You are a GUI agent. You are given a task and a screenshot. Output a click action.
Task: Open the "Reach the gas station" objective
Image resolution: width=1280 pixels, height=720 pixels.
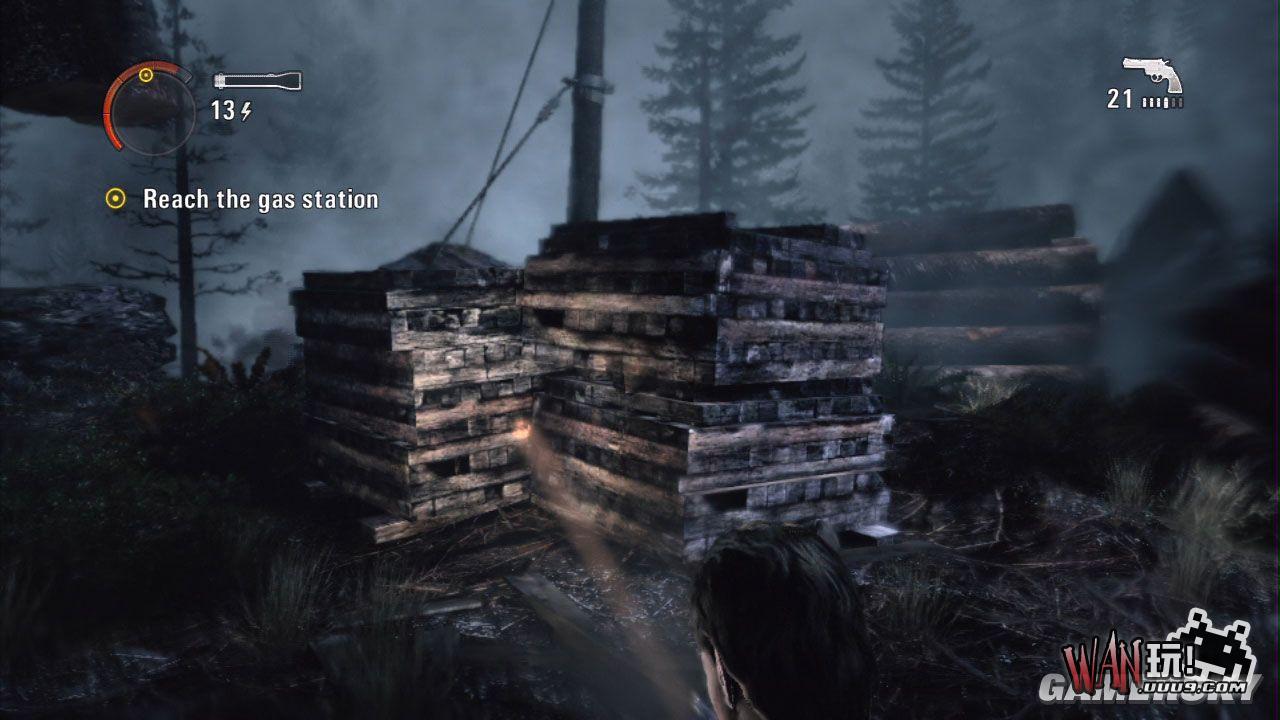pos(260,199)
